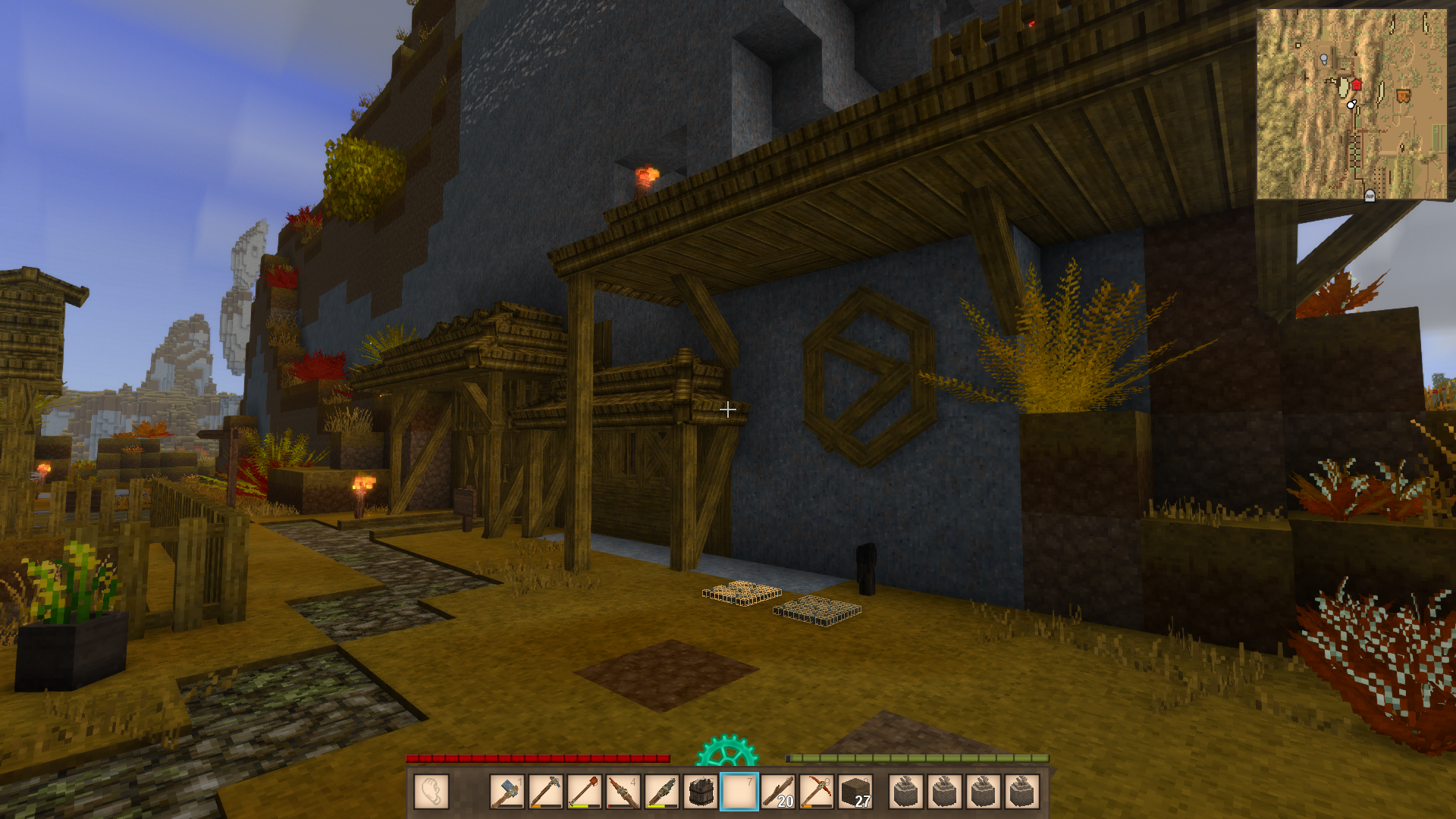1456x819 pixels.
Task: Click the teal gear icon above hotbar
Action: pyautogui.click(x=726, y=751)
